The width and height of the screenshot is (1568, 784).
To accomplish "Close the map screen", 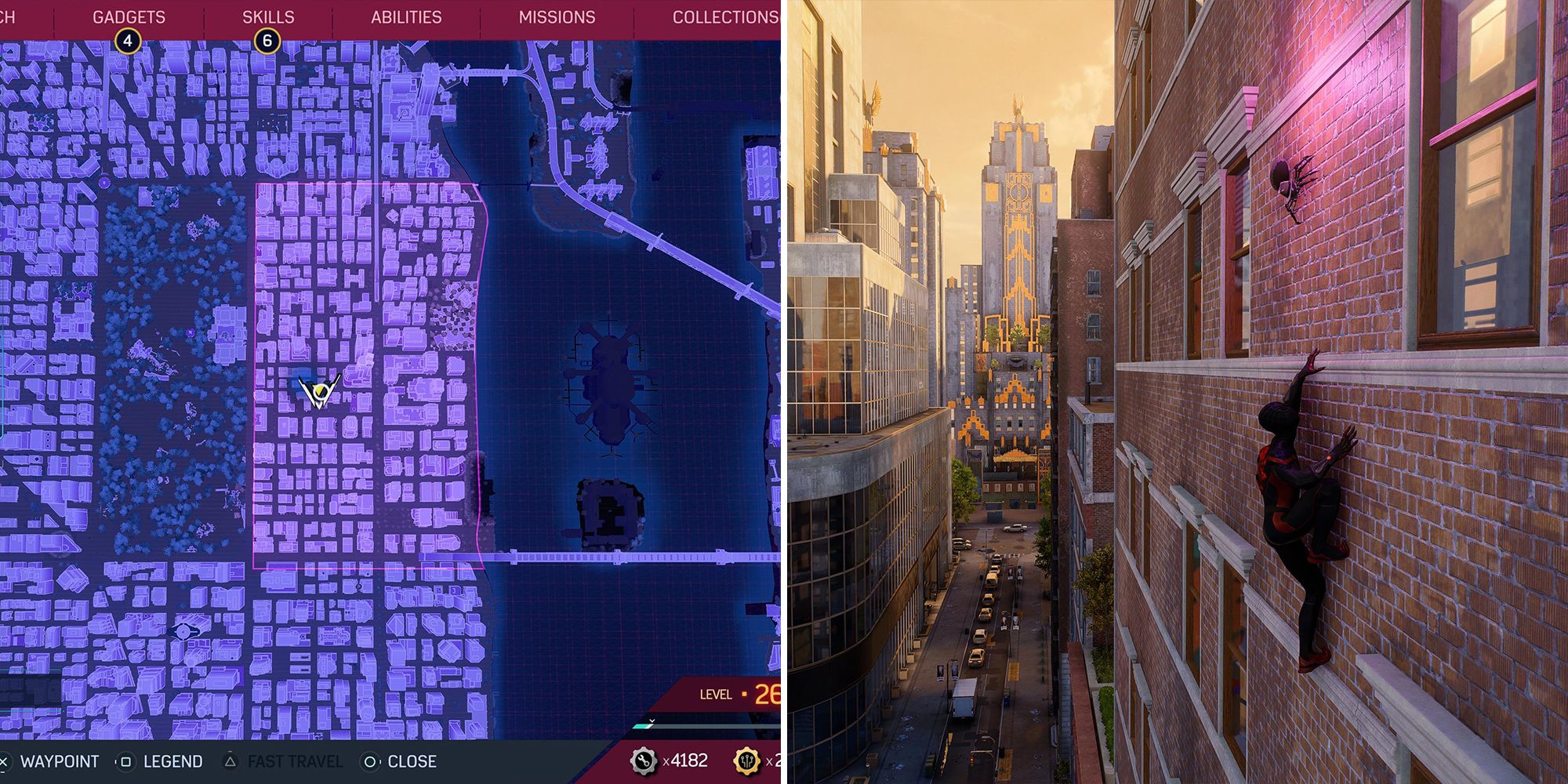I will coord(411,760).
